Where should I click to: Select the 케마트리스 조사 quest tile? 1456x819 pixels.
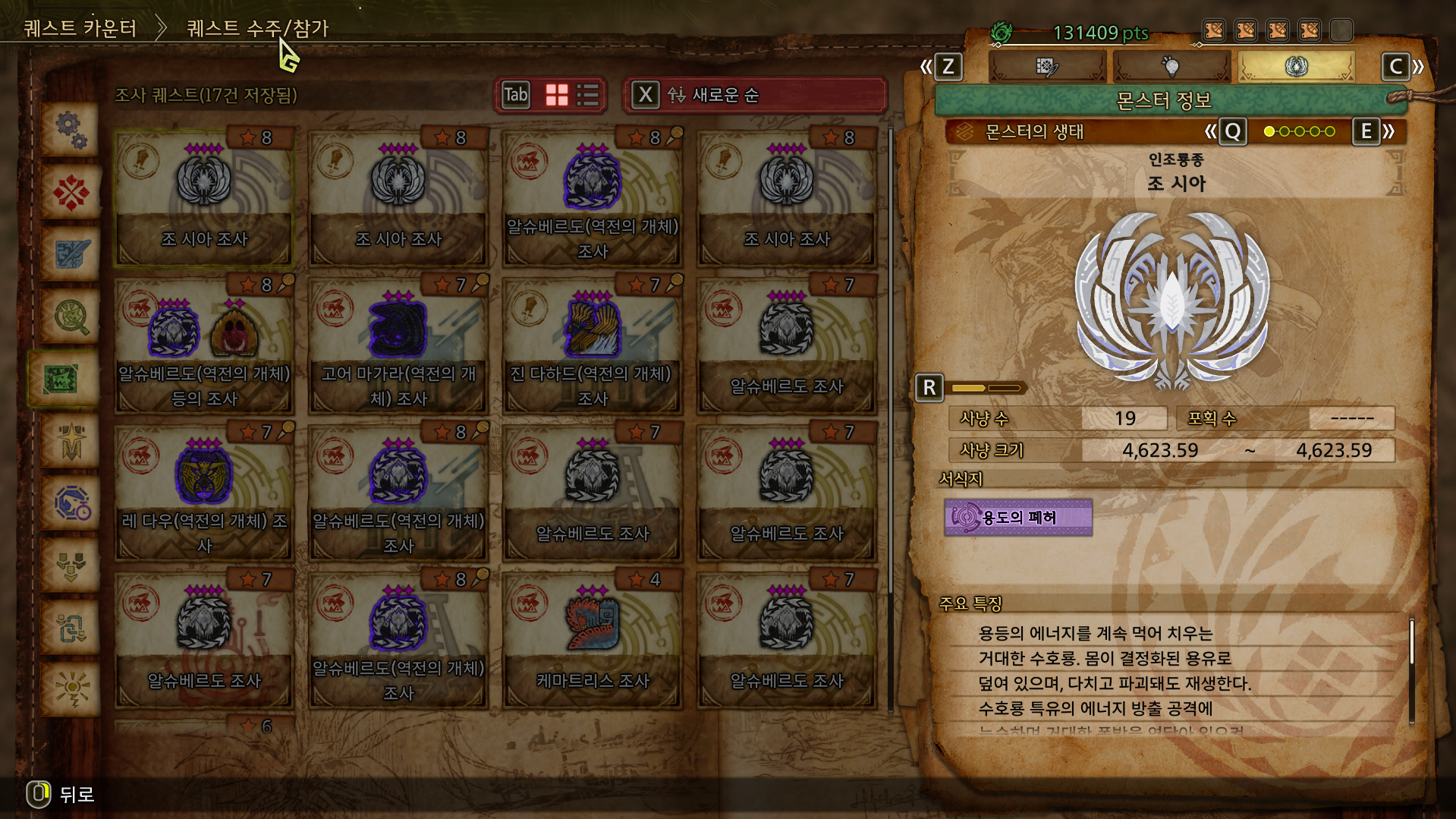[592, 640]
